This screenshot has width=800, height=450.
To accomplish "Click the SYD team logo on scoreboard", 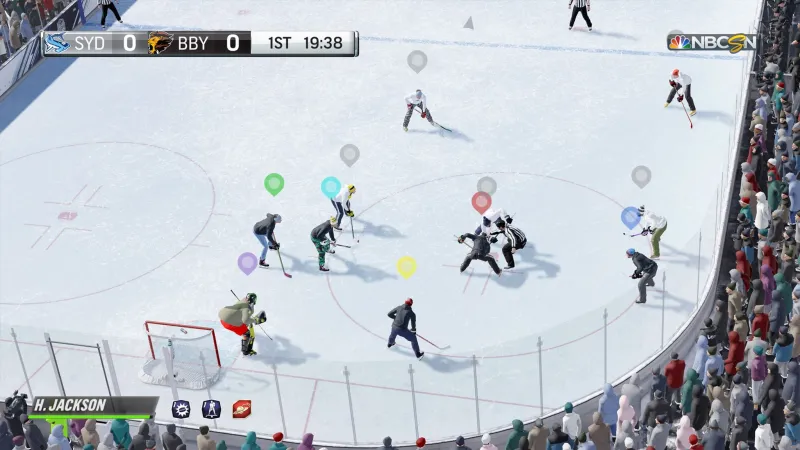I will [x=57, y=43].
